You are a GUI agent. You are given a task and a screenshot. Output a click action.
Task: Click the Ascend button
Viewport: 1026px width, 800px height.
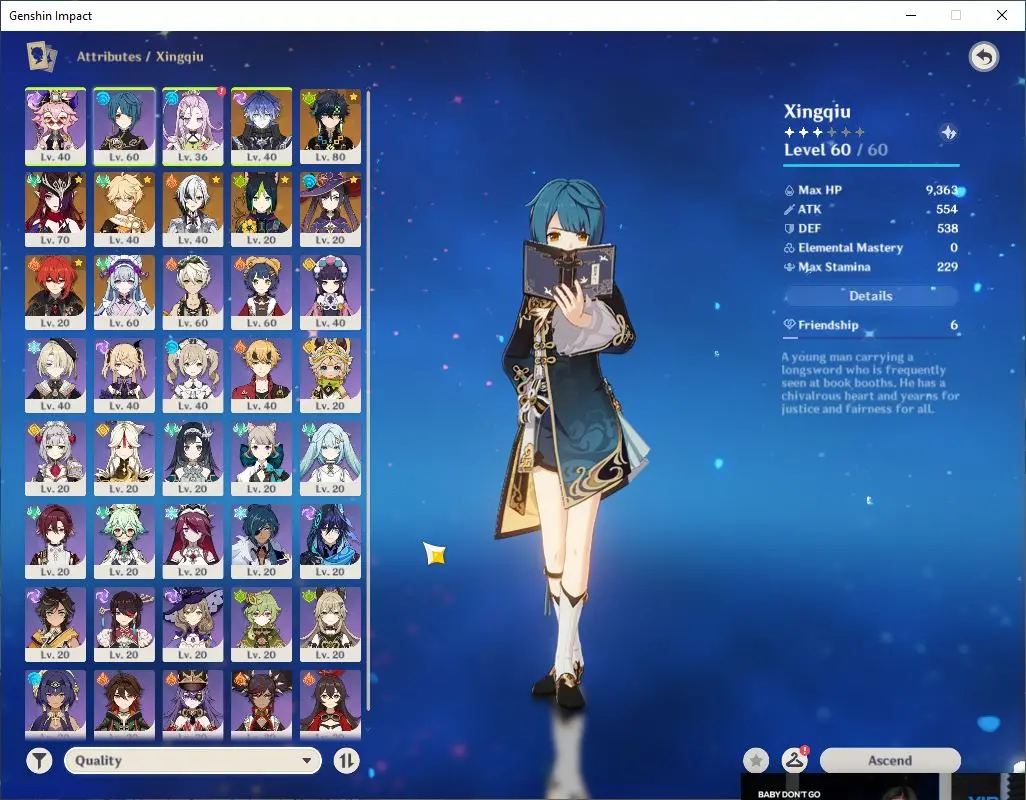tap(889, 760)
